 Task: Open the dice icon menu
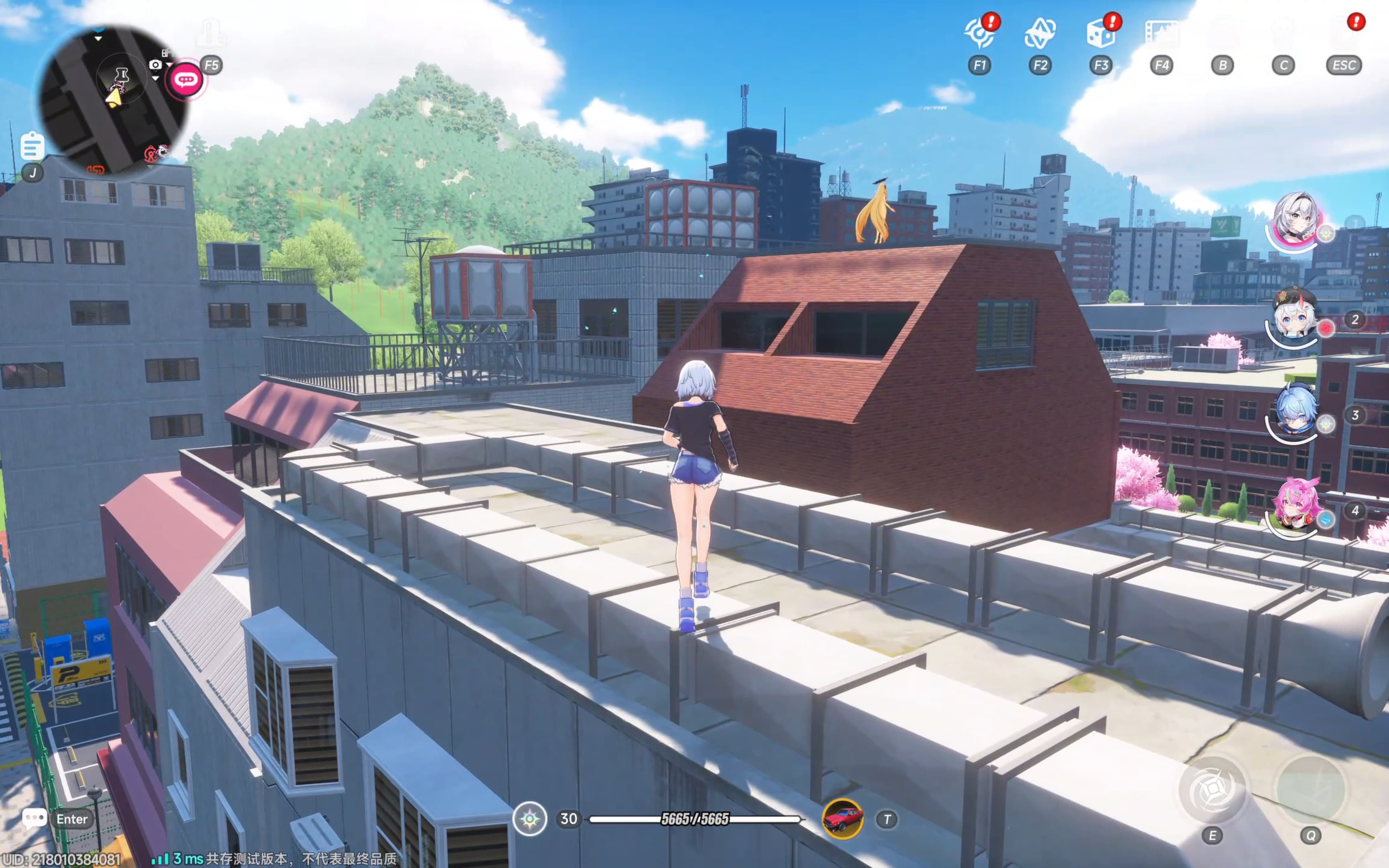[1100, 33]
